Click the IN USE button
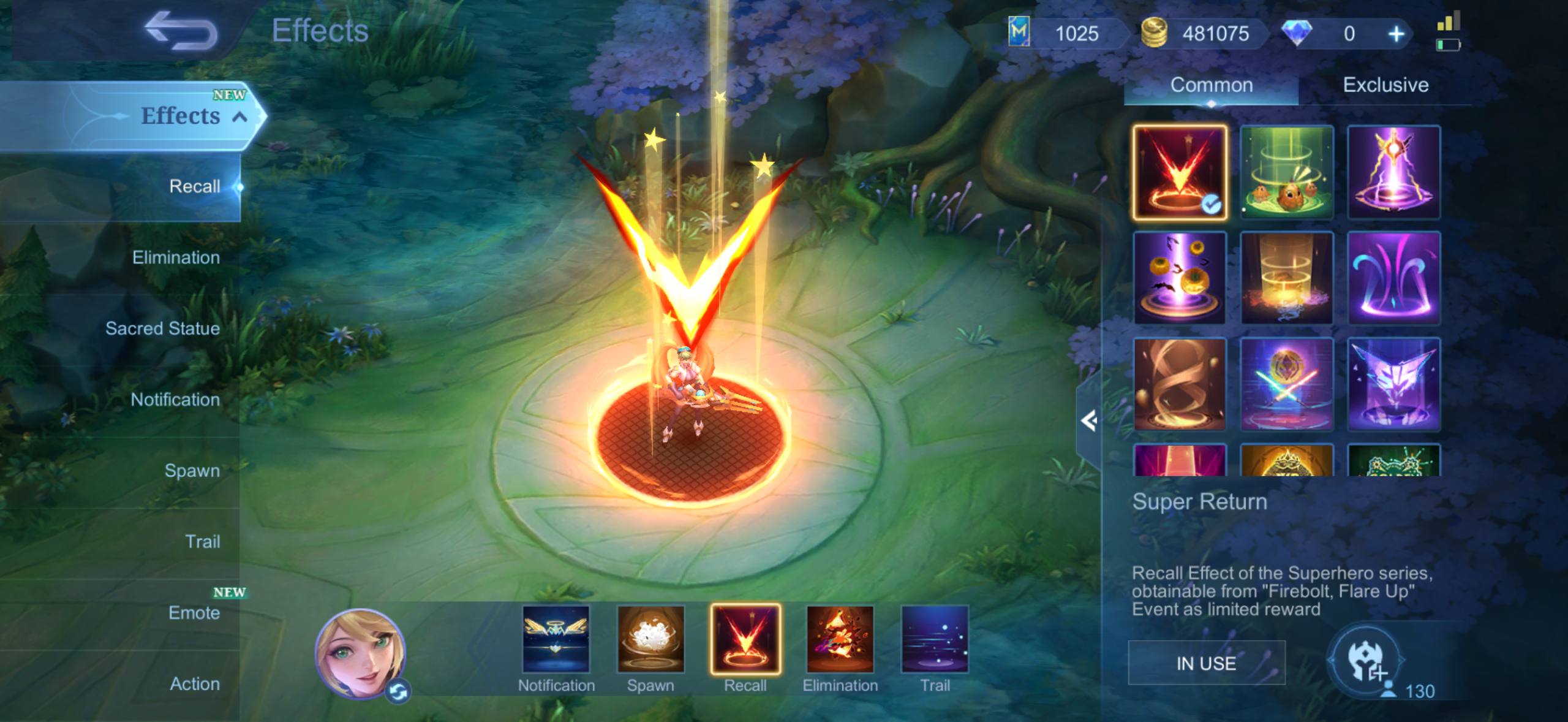Image resolution: width=1568 pixels, height=722 pixels. pos(1206,663)
